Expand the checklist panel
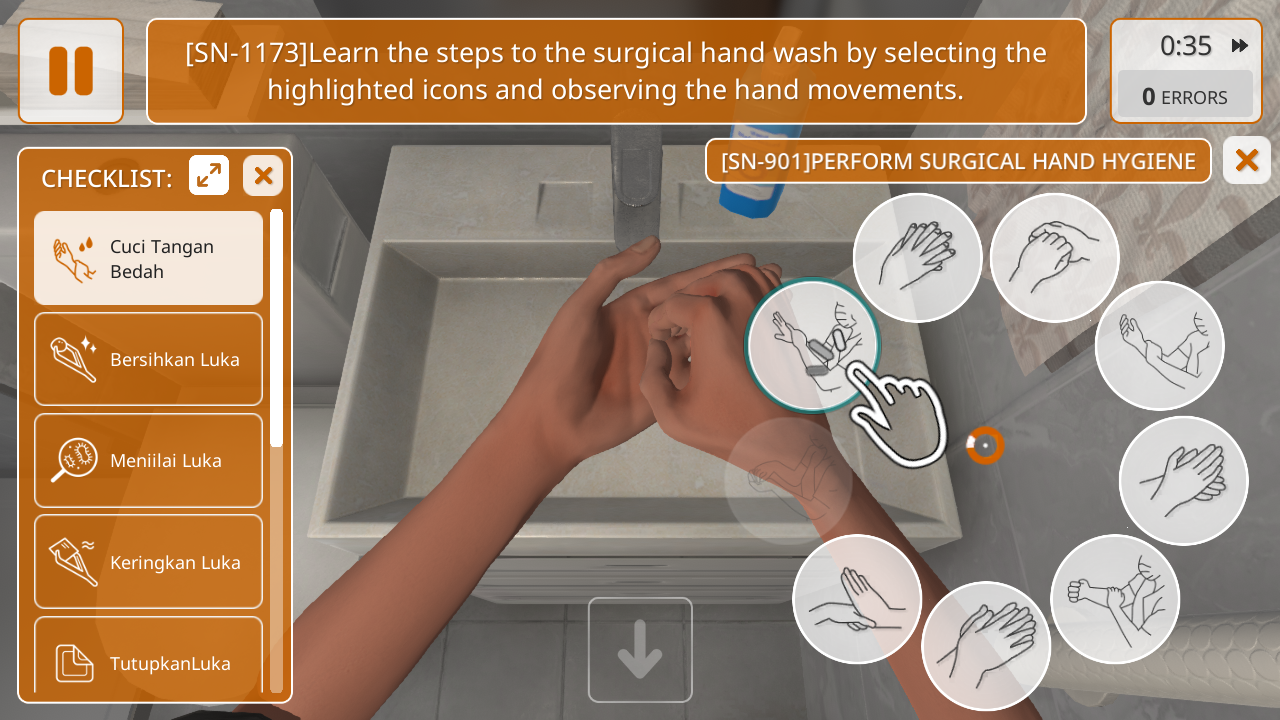This screenshot has height=720, width=1280. [209, 176]
